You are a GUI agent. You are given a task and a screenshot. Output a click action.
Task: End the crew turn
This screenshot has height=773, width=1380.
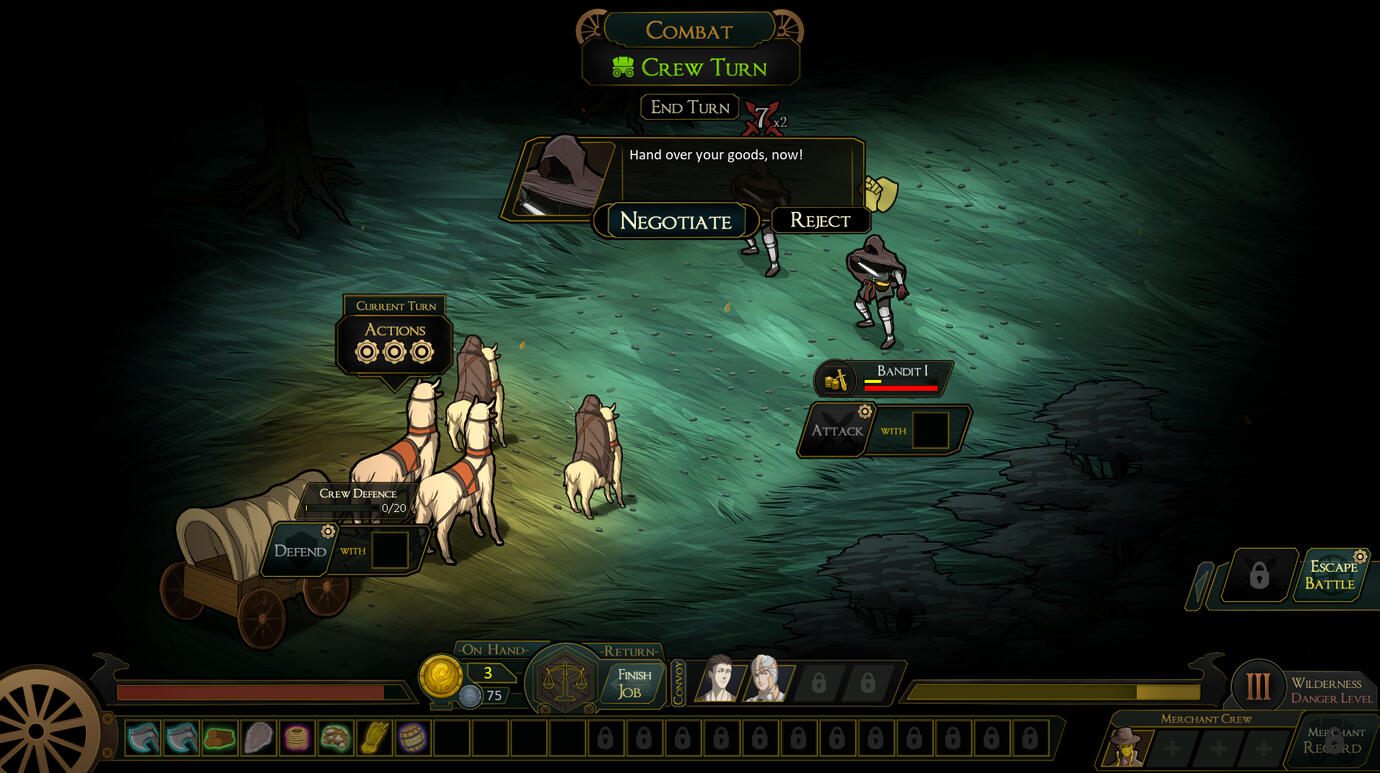pyautogui.click(x=690, y=107)
